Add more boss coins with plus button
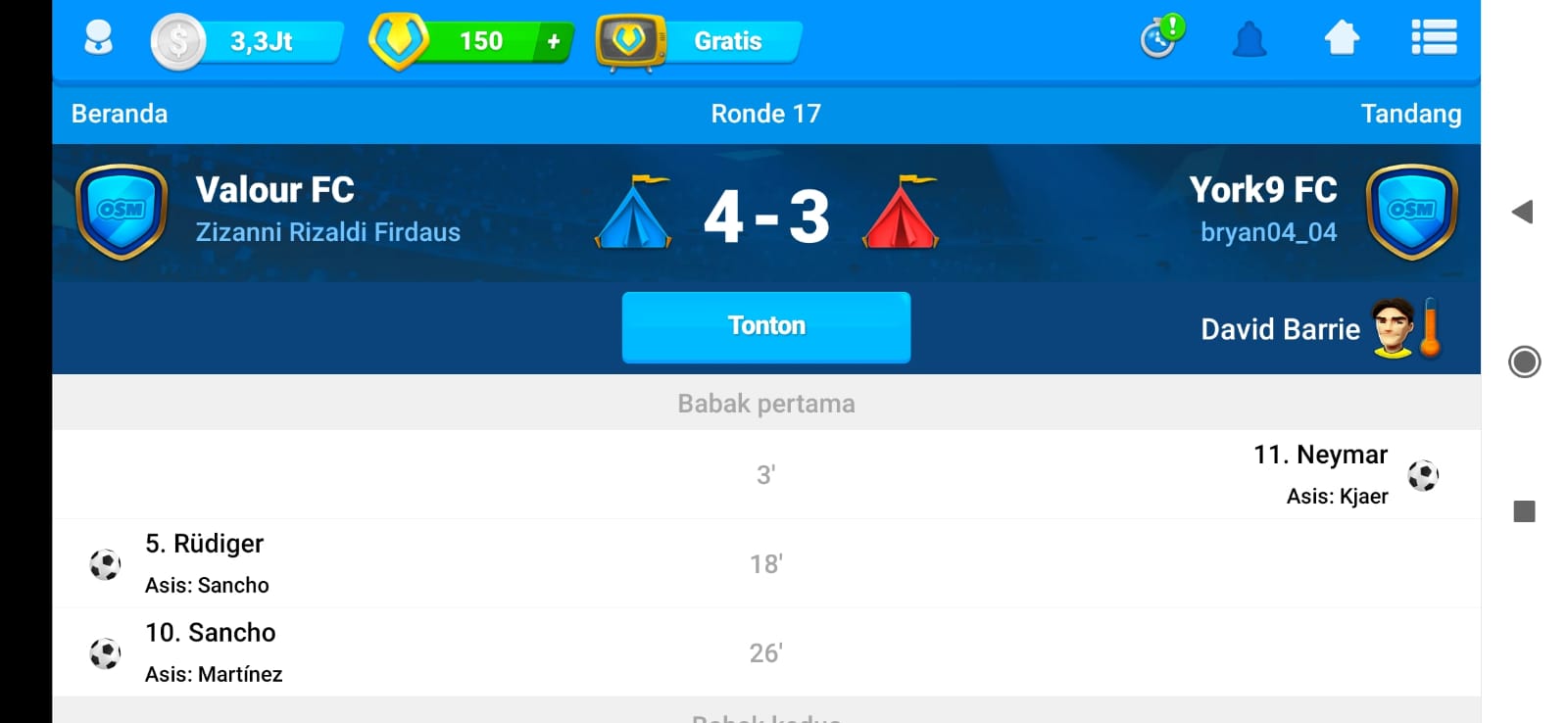The width and height of the screenshot is (1568, 723). point(554,41)
